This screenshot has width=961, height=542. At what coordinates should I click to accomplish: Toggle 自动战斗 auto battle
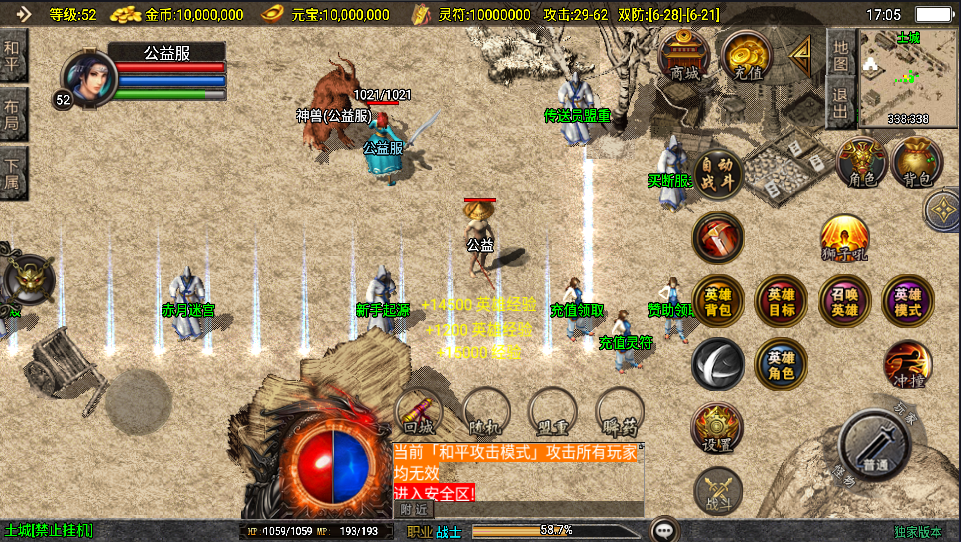pyautogui.click(x=718, y=174)
